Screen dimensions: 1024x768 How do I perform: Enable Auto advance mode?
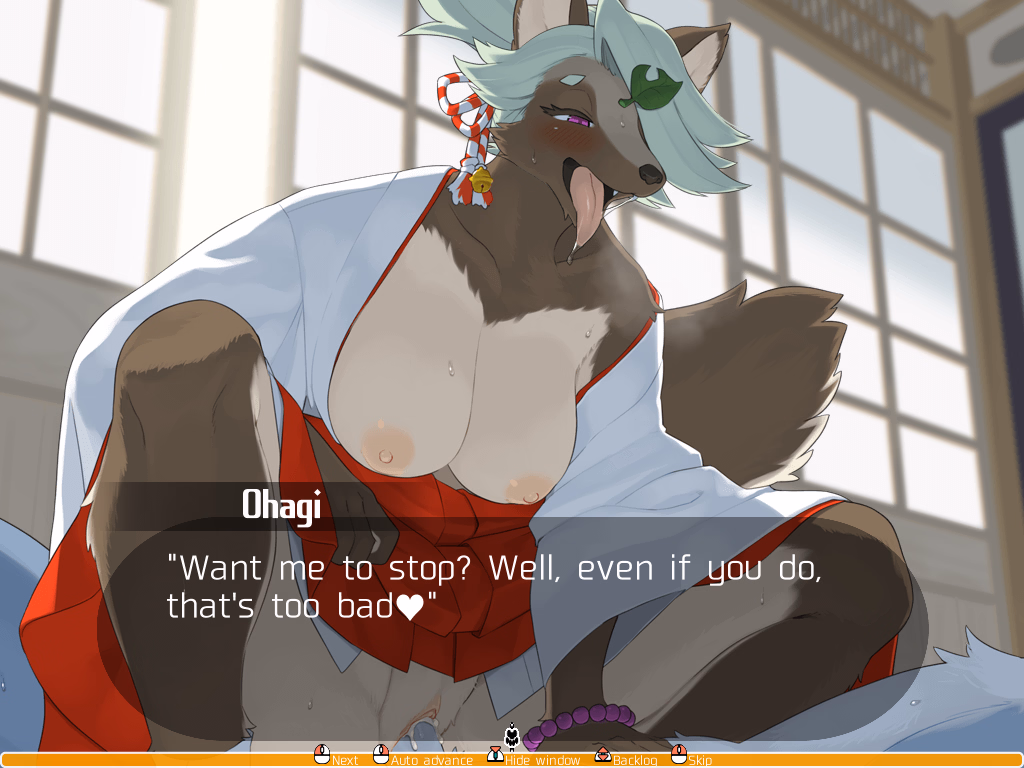pyautogui.click(x=423, y=759)
